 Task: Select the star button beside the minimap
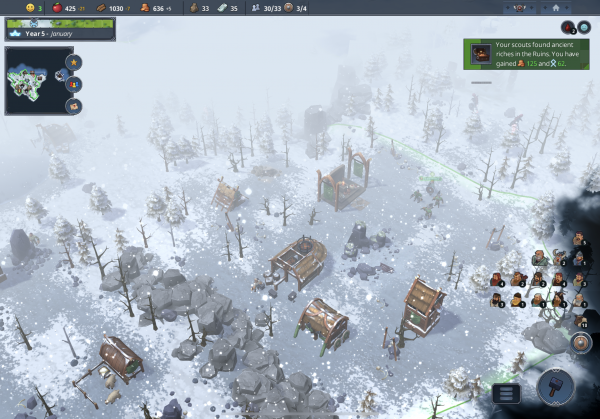[x=74, y=62]
